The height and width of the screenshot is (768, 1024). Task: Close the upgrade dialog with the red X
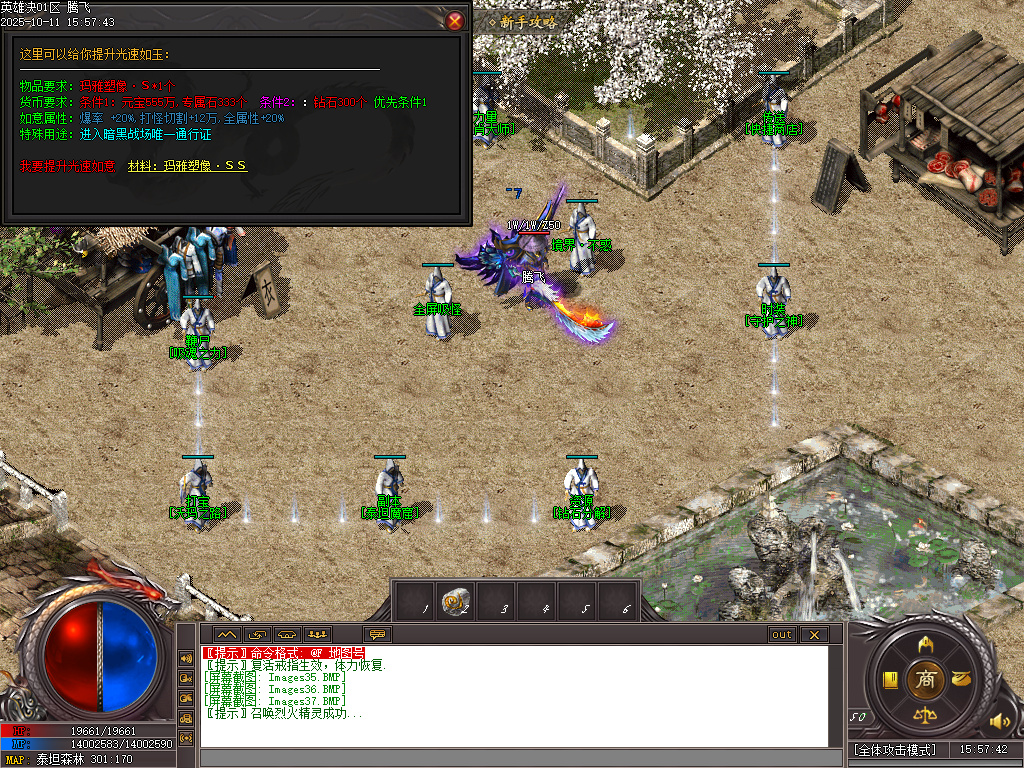(455, 20)
